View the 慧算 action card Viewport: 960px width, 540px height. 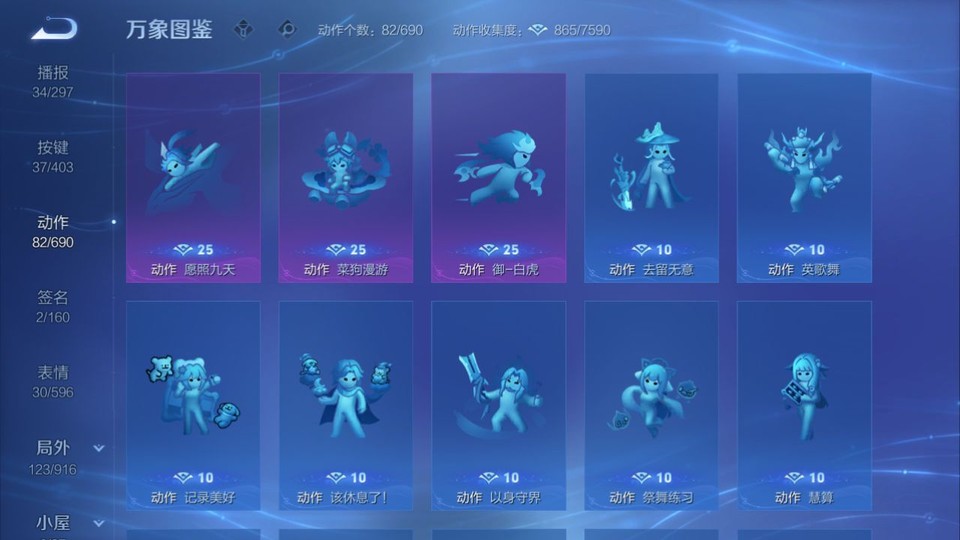(x=804, y=405)
